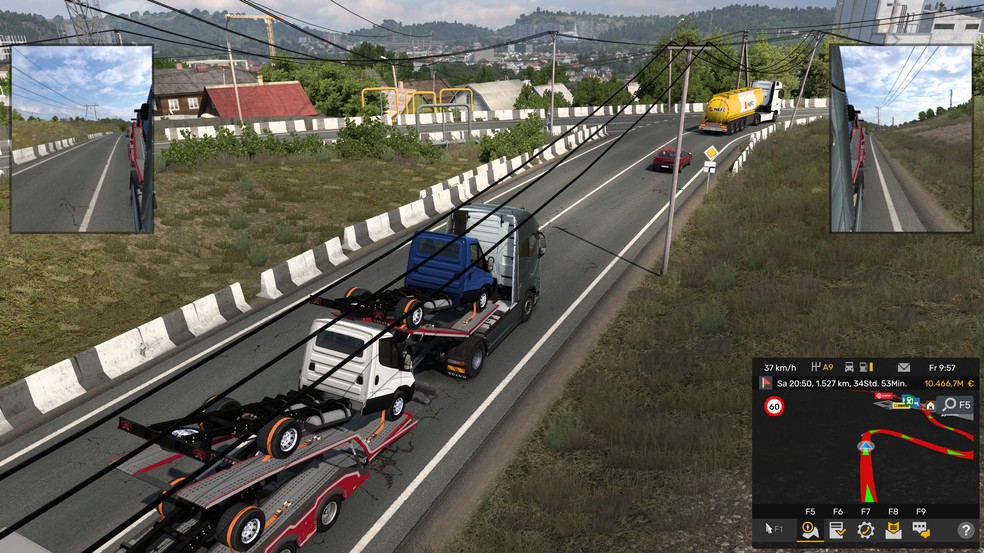Viewport: 984px width, 553px height.
Task: Show the mail inbox tab
Action: 893,530
